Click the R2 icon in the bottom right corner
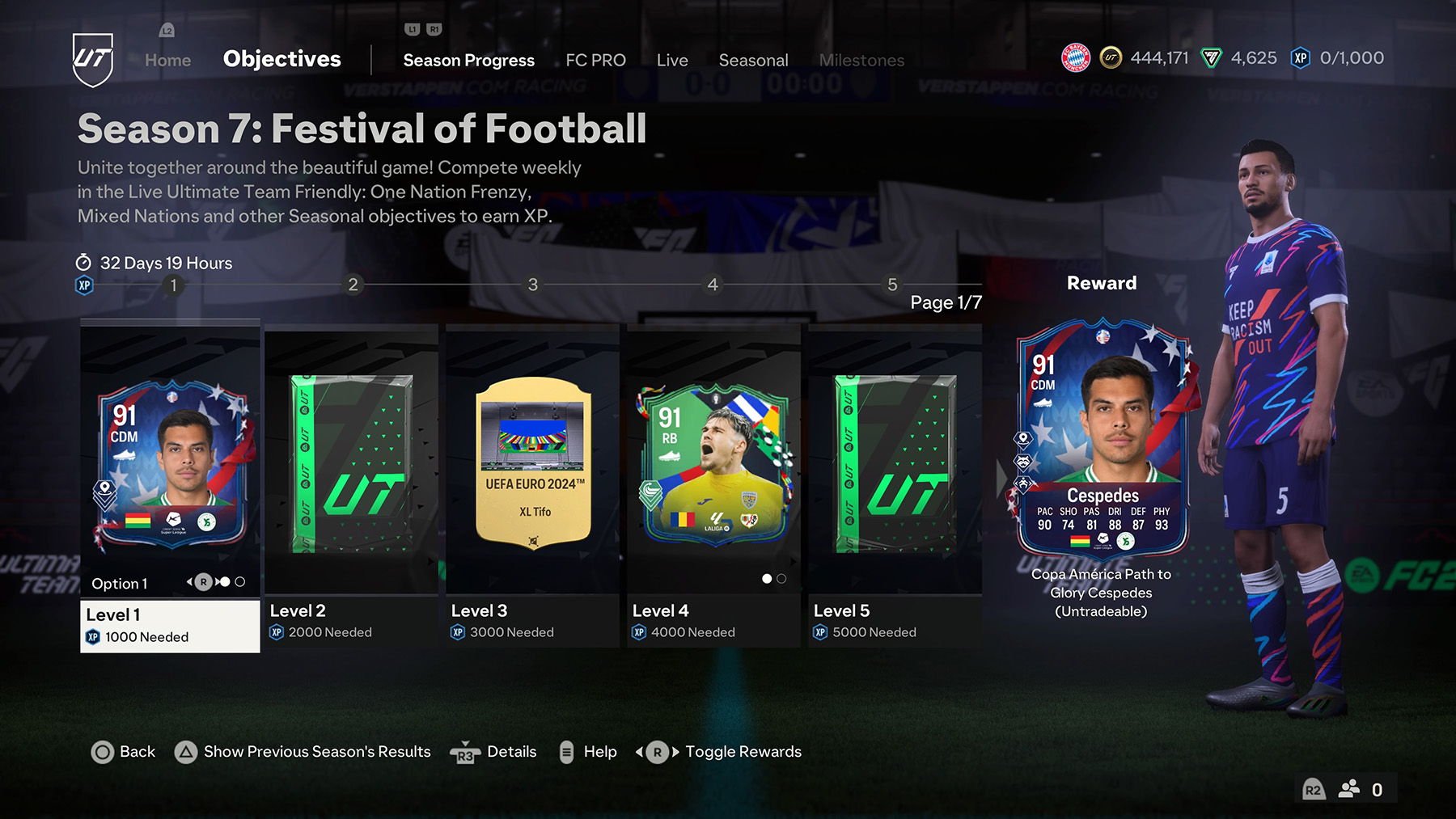 click(1312, 789)
